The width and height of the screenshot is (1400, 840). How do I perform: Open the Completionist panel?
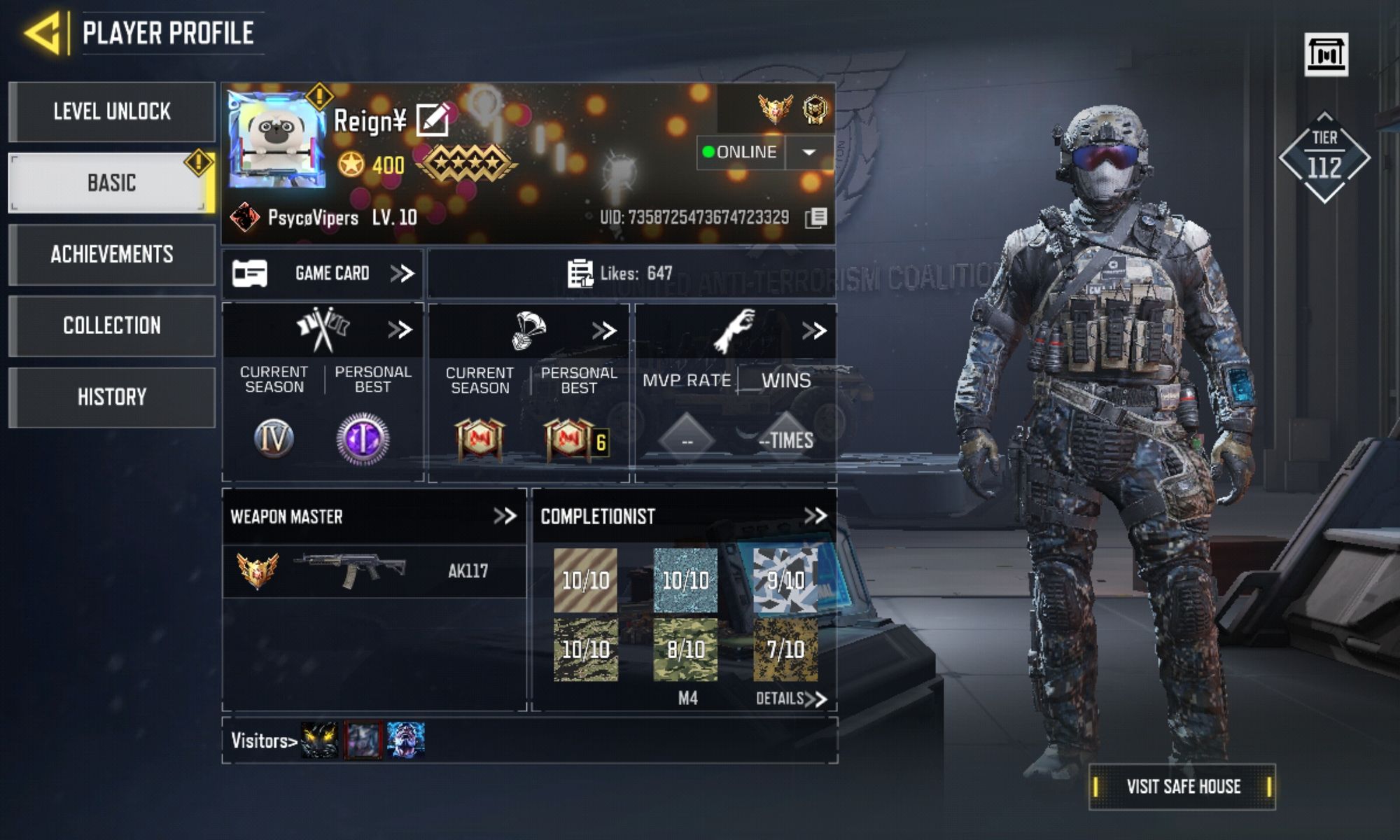(815, 517)
